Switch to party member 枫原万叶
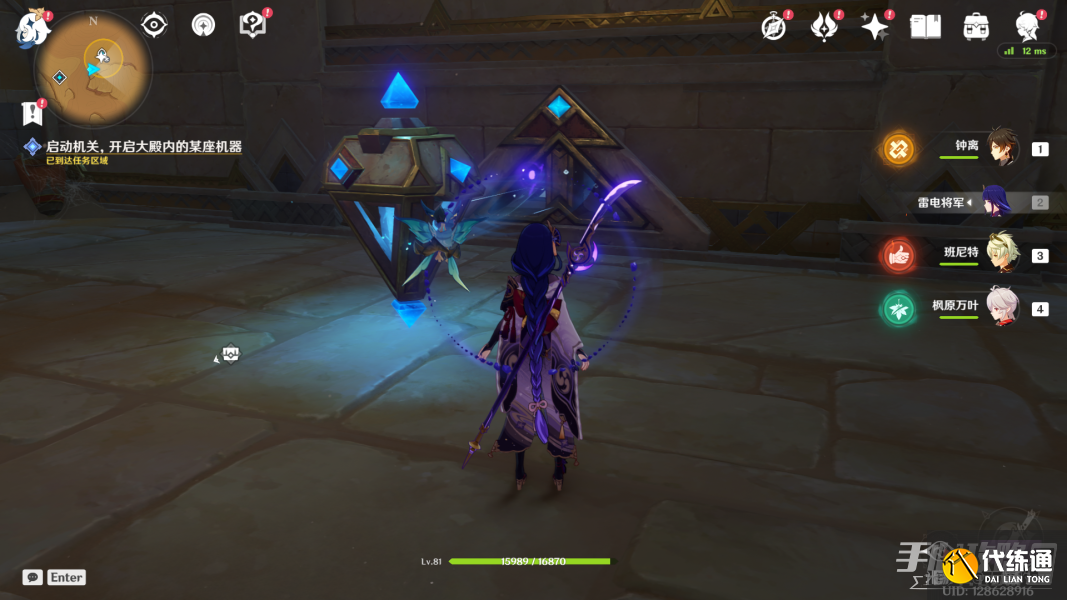The height and width of the screenshot is (600, 1067). coord(1002,307)
